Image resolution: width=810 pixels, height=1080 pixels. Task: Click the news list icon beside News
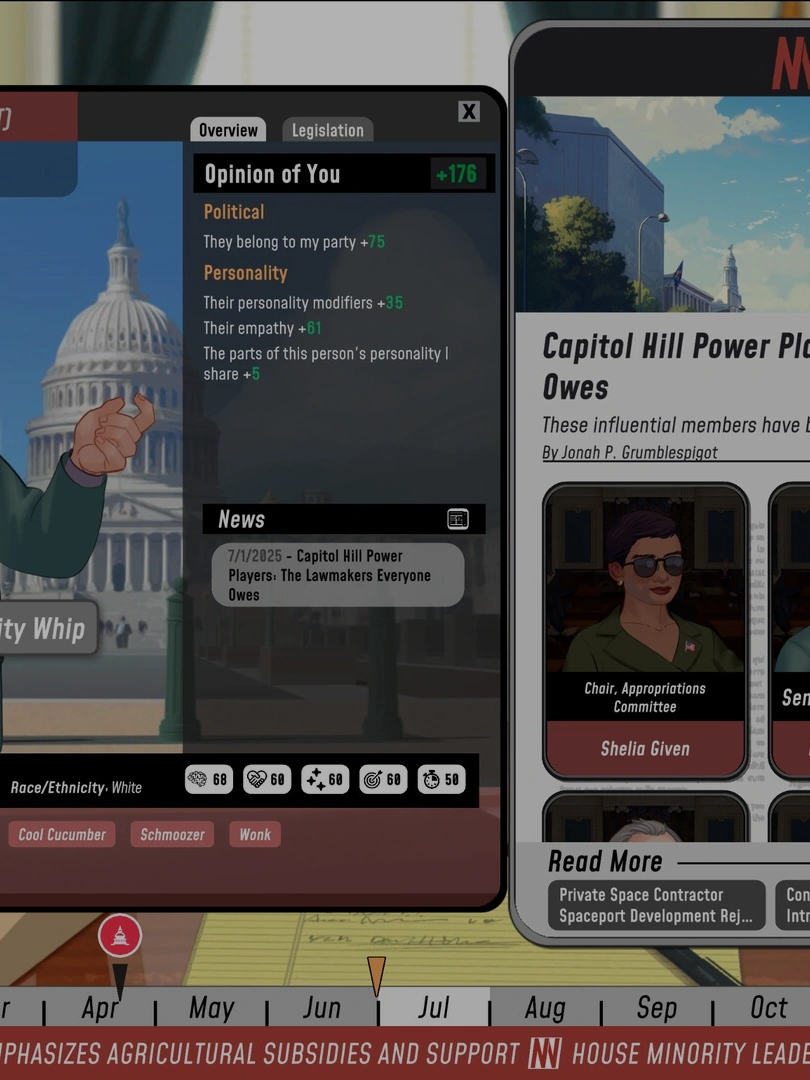click(x=458, y=519)
